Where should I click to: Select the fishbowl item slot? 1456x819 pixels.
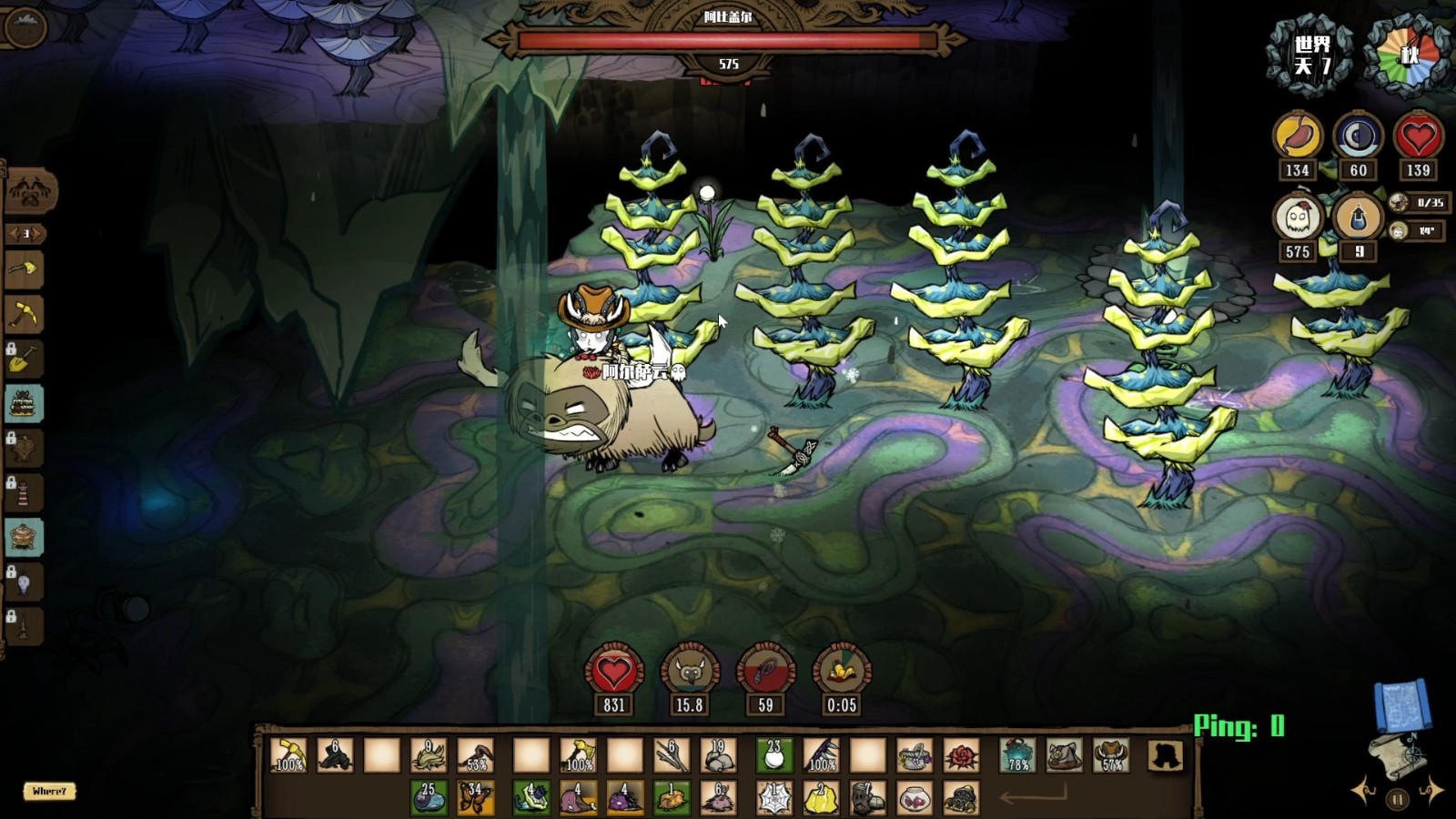[915, 798]
